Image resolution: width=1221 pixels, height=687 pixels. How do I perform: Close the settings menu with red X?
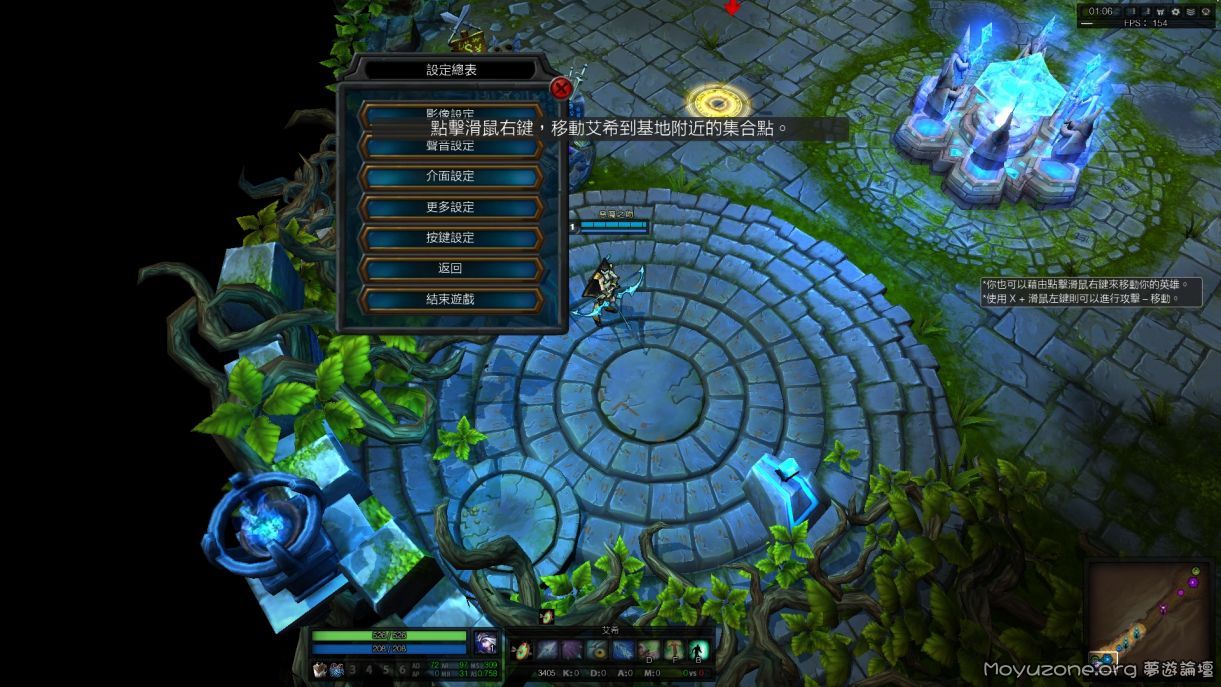click(x=561, y=88)
